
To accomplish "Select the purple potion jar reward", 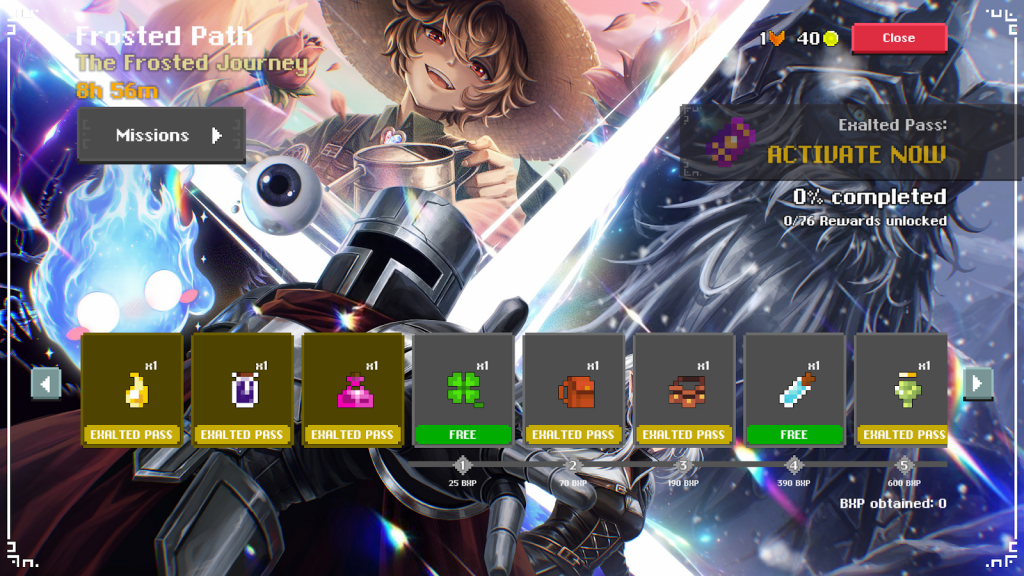I will point(243,390).
